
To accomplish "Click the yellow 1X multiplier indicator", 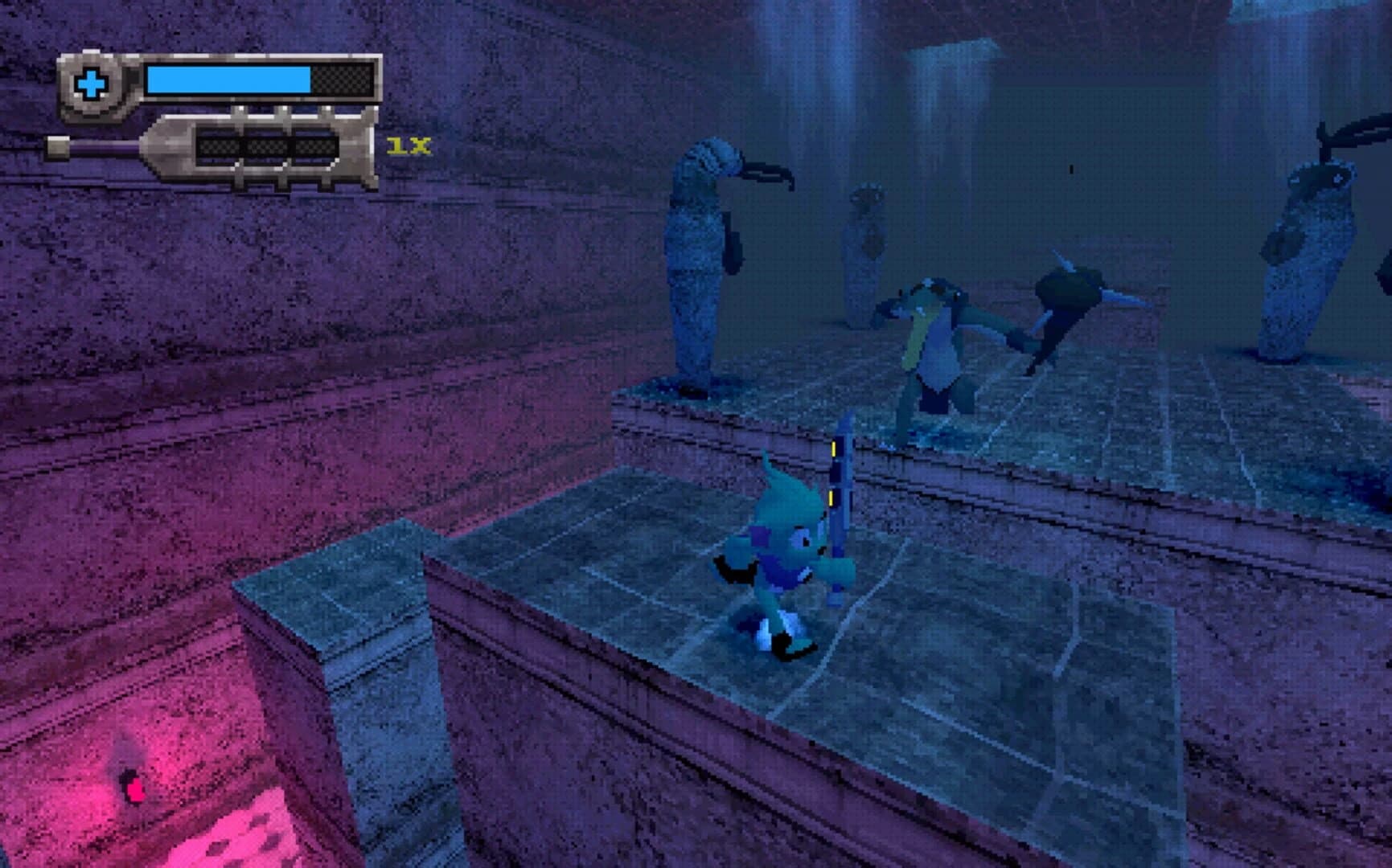I will 409,146.
